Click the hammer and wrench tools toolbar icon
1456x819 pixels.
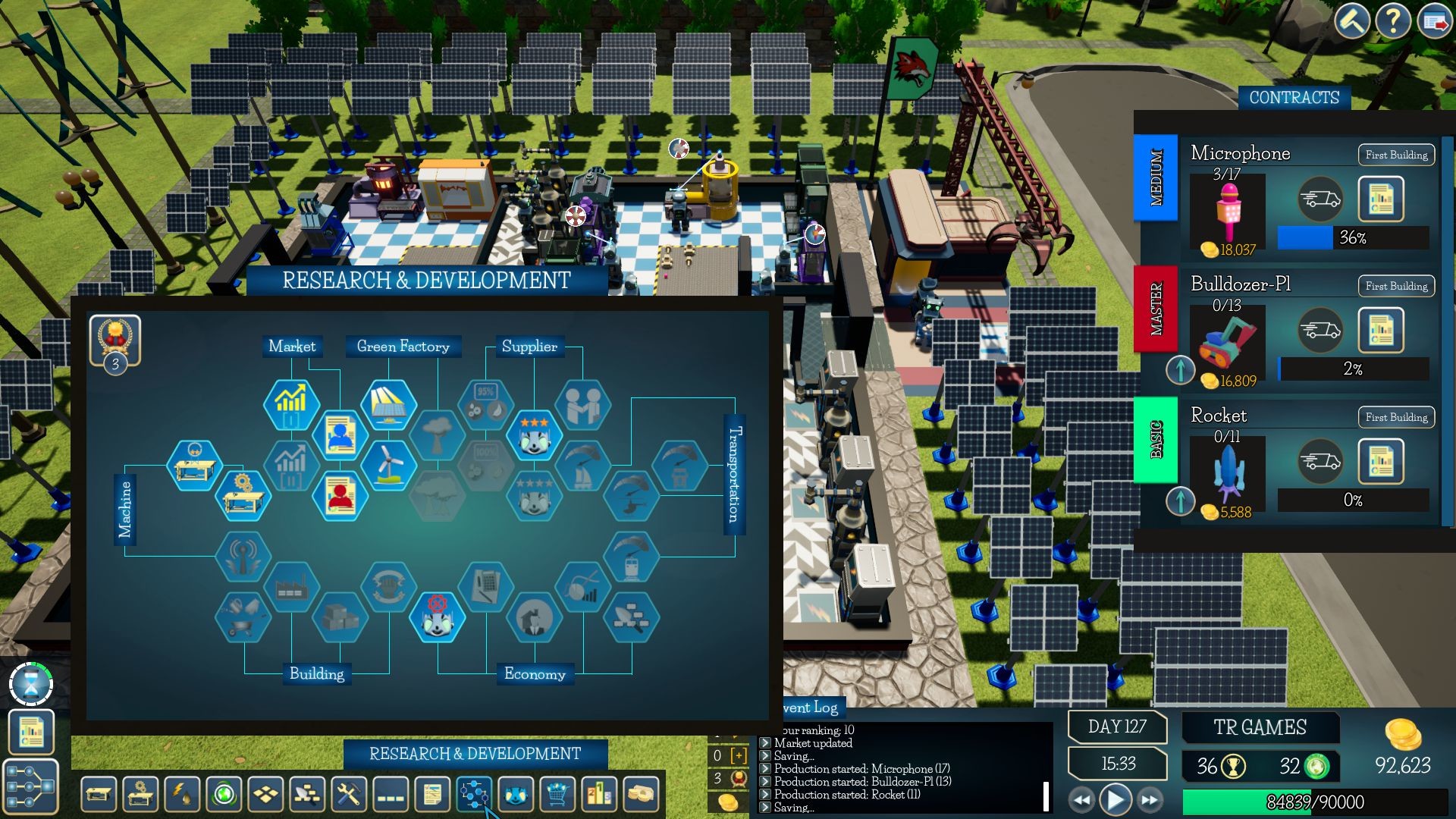[349, 794]
